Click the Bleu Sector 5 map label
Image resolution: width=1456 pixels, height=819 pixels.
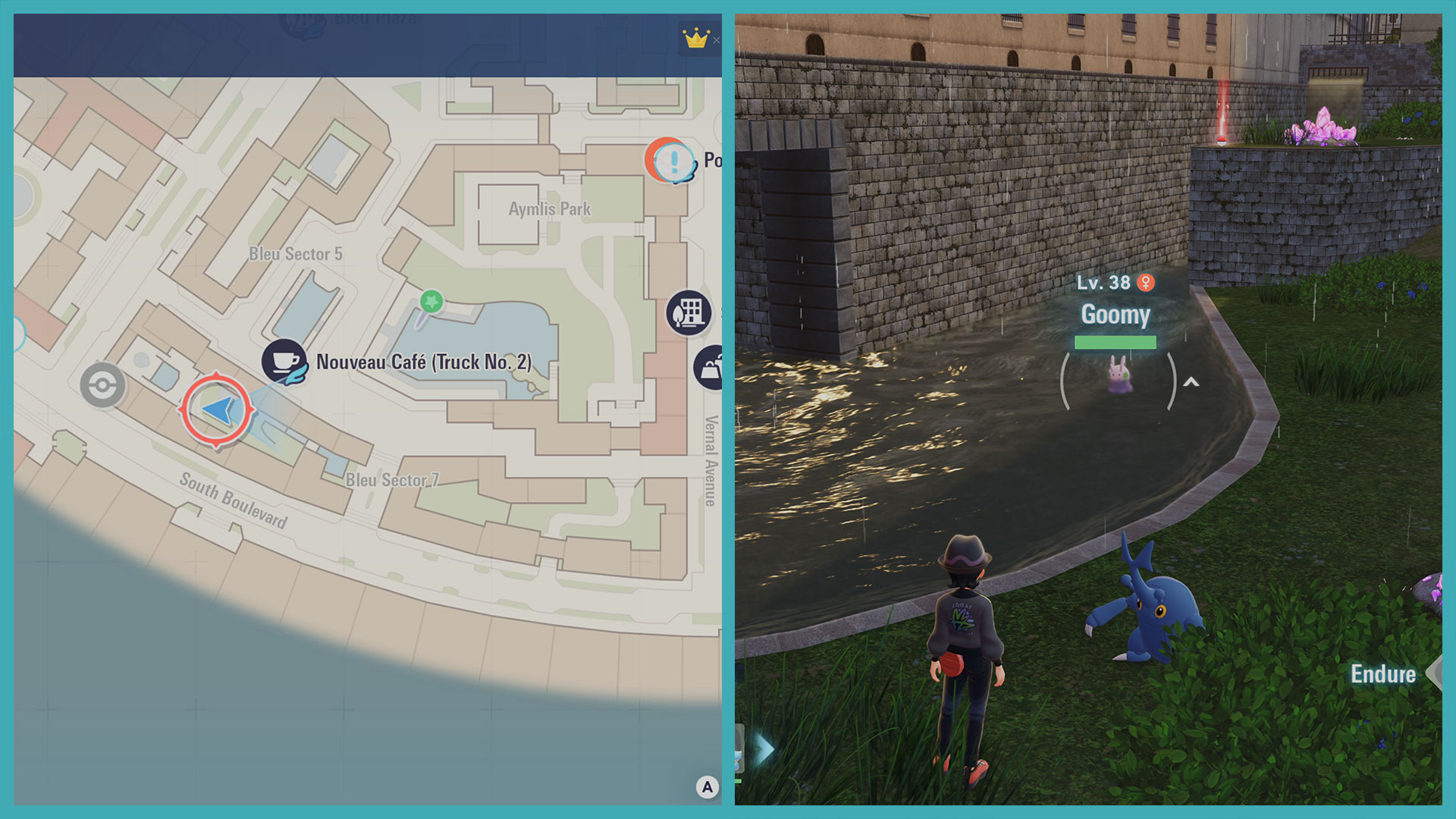[297, 254]
